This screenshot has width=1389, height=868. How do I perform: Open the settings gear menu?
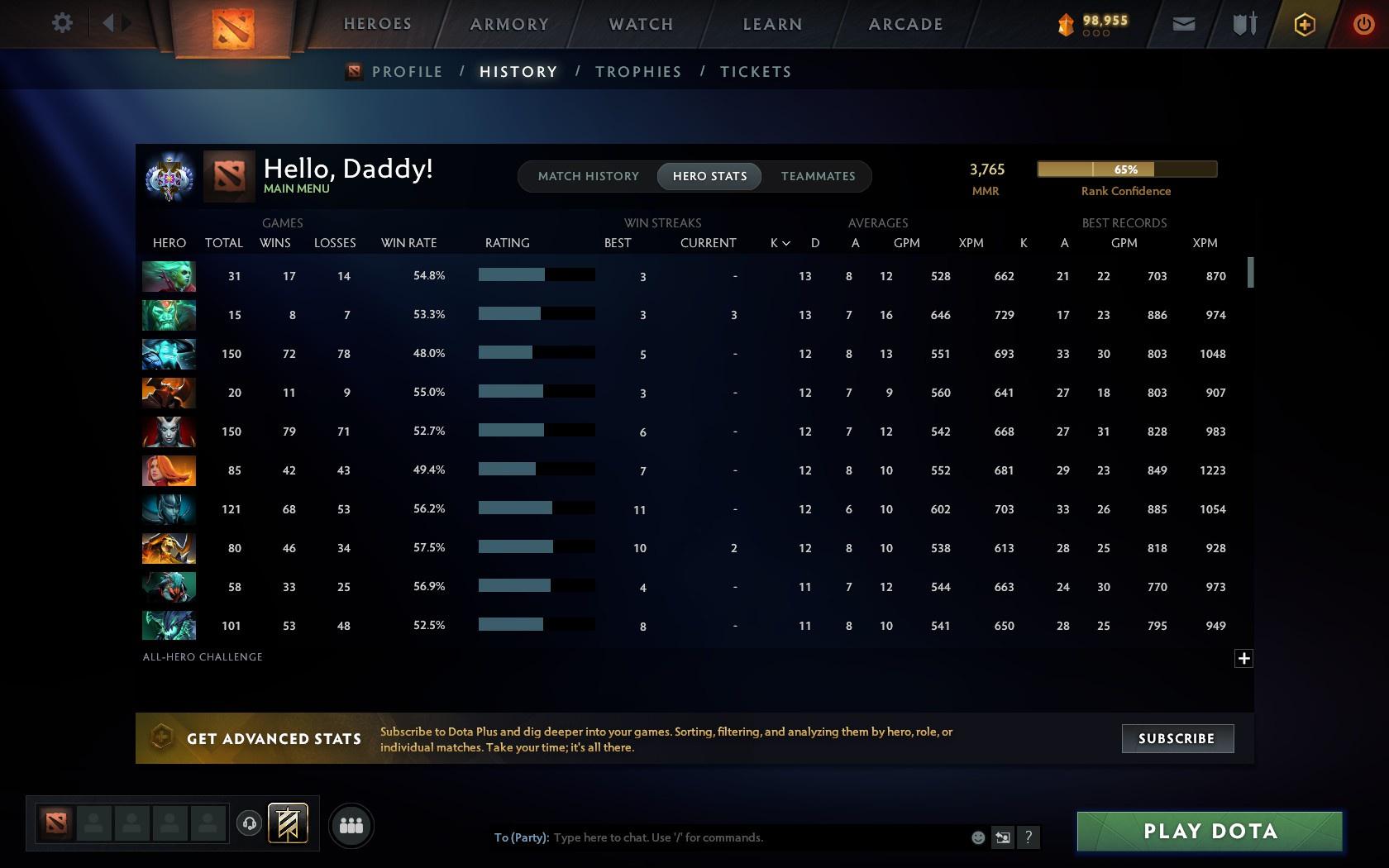point(60,23)
